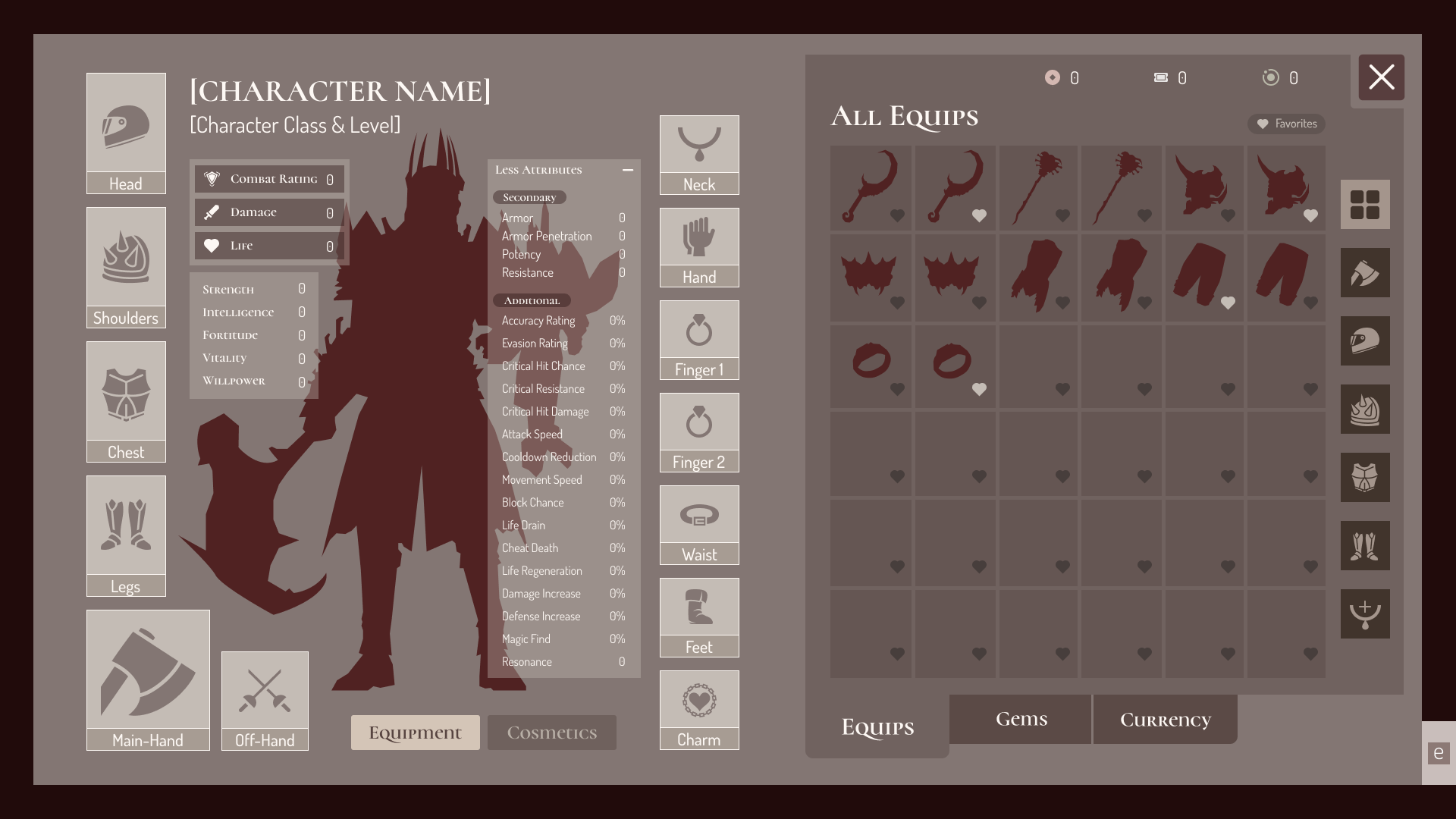
Task: Click the Off-Hand weapon slot
Action: point(265,700)
